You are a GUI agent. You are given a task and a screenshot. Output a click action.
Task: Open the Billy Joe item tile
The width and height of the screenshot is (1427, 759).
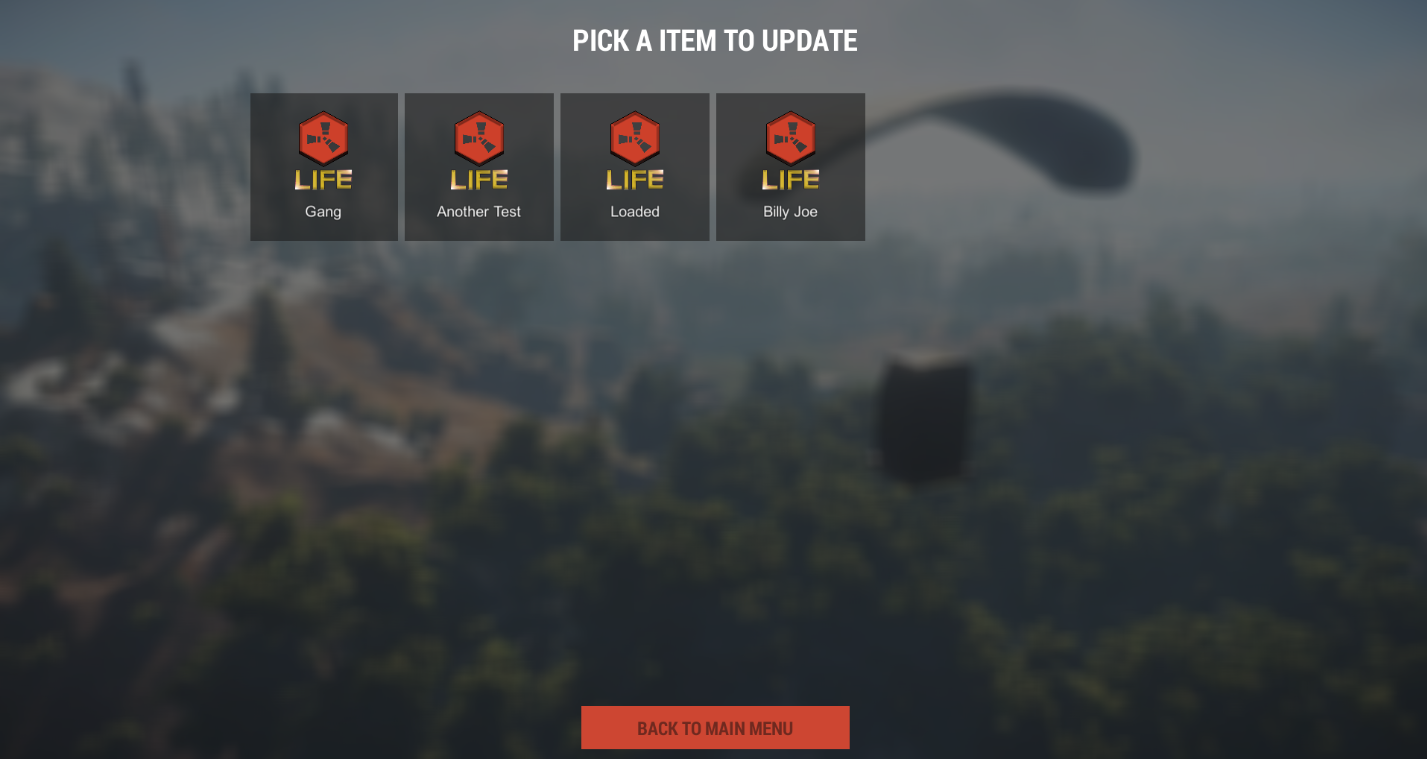(x=790, y=167)
